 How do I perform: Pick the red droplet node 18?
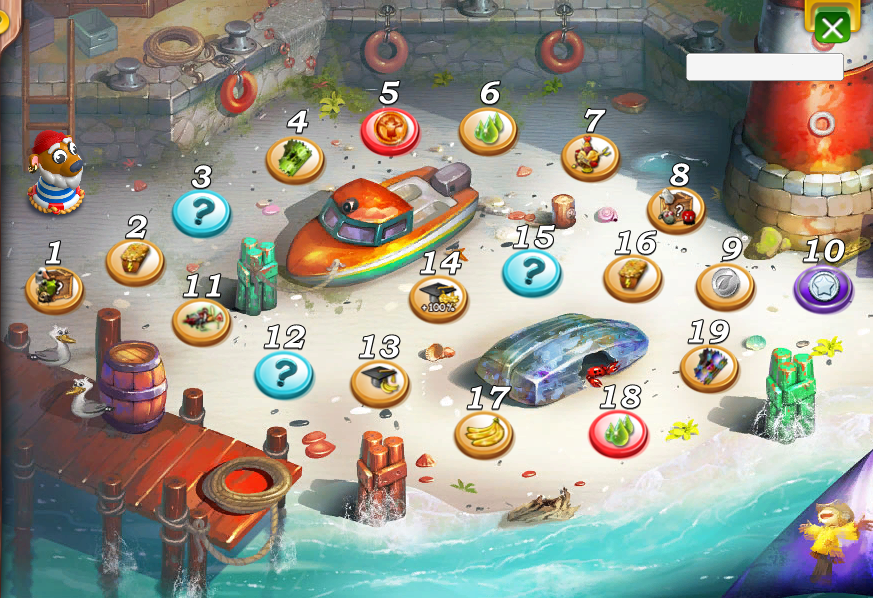tap(619, 433)
